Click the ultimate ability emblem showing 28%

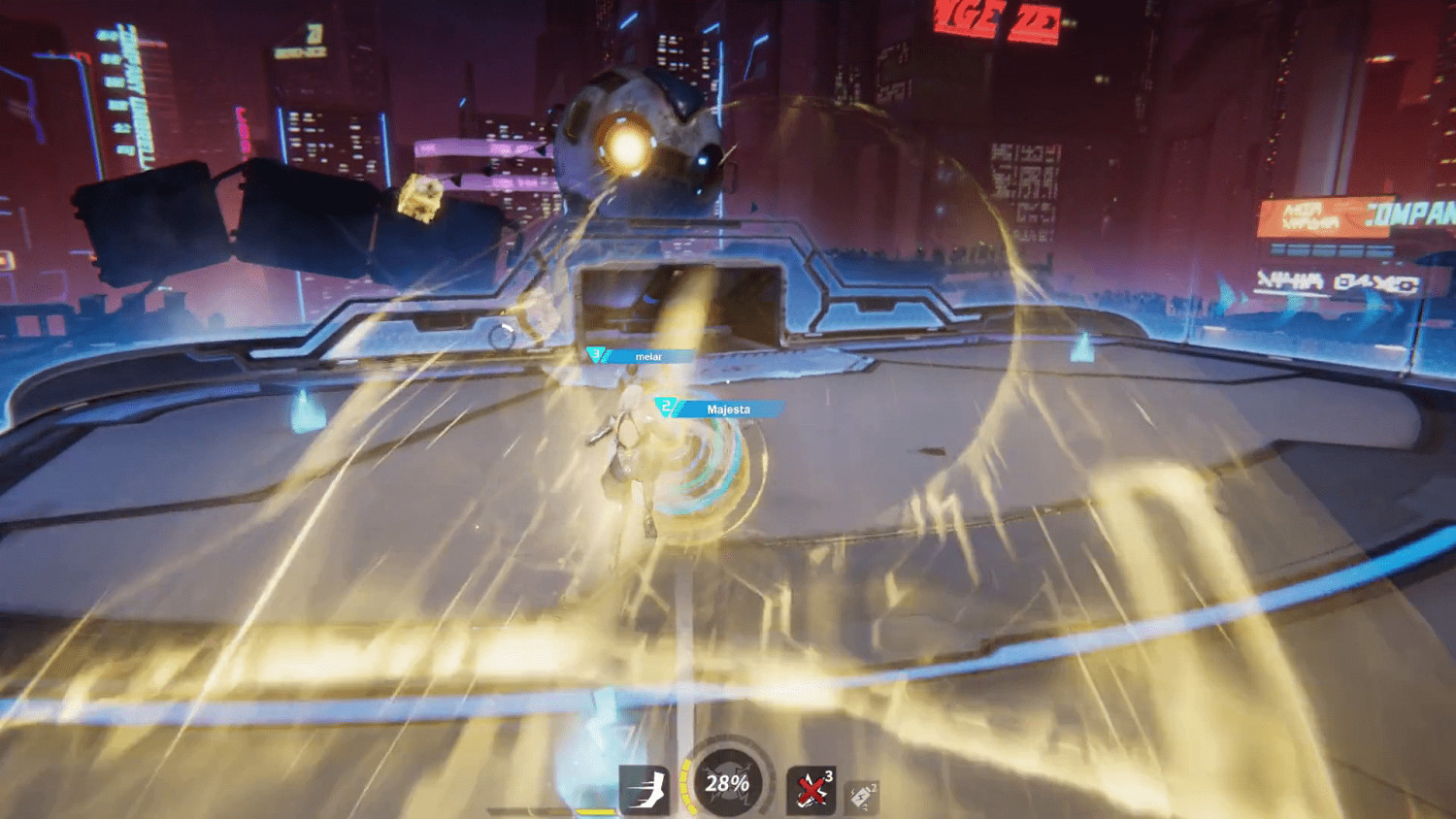point(729,786)
